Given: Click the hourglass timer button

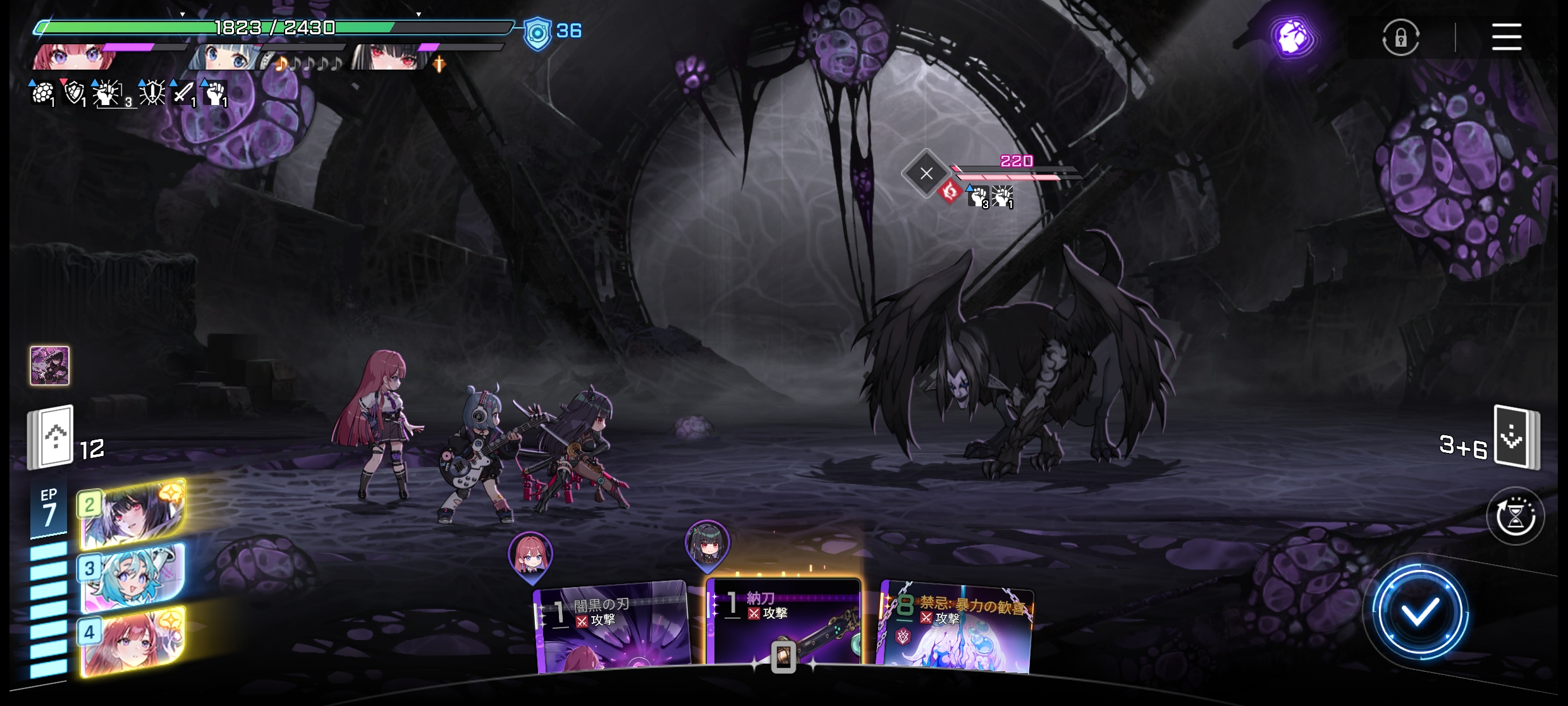Looking at the screenshot, I should (1515, 517).
